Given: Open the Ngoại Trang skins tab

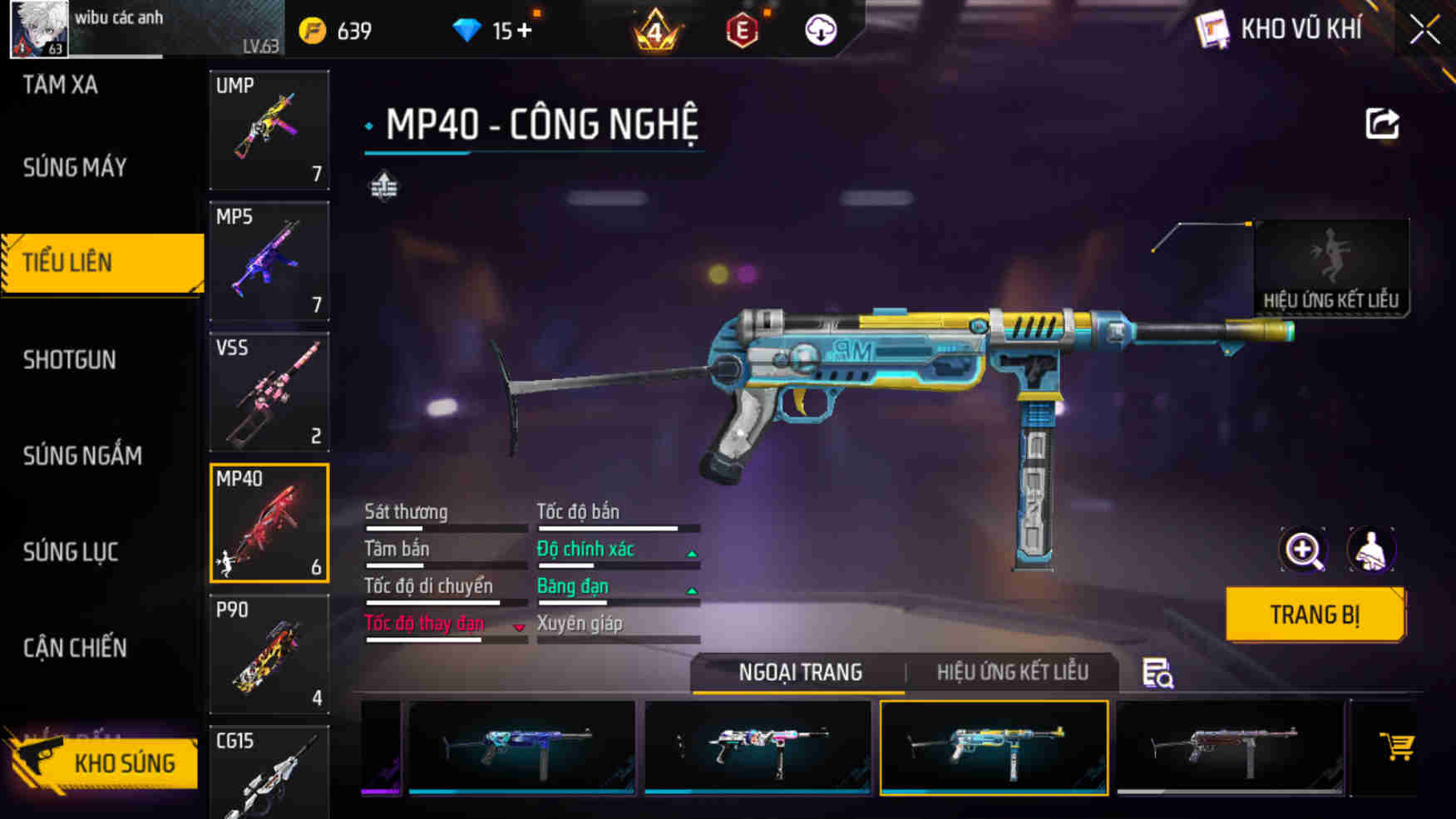Looking at the screenshot, I should pos(800,673).
